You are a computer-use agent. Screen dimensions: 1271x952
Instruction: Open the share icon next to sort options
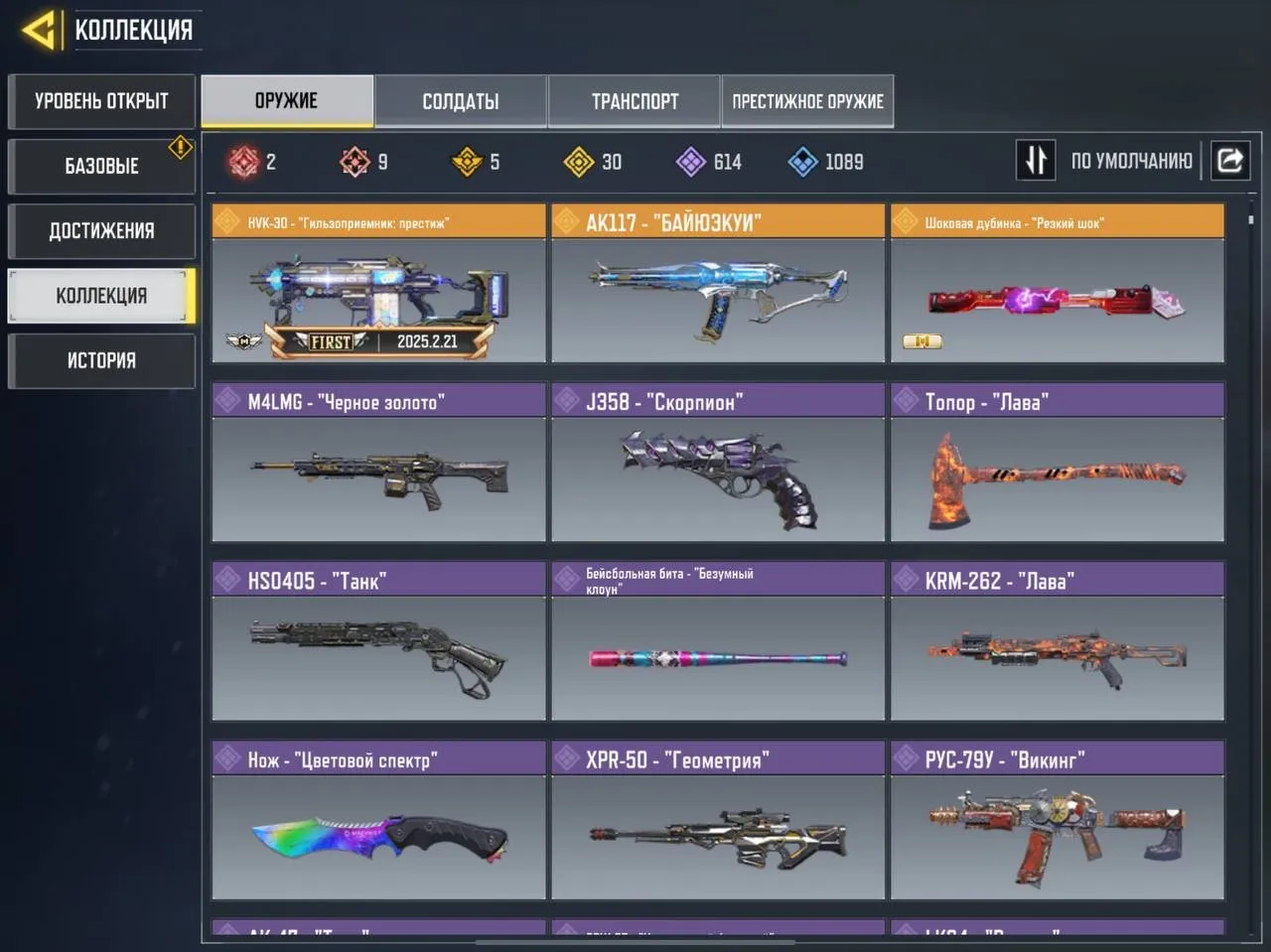1230,160
